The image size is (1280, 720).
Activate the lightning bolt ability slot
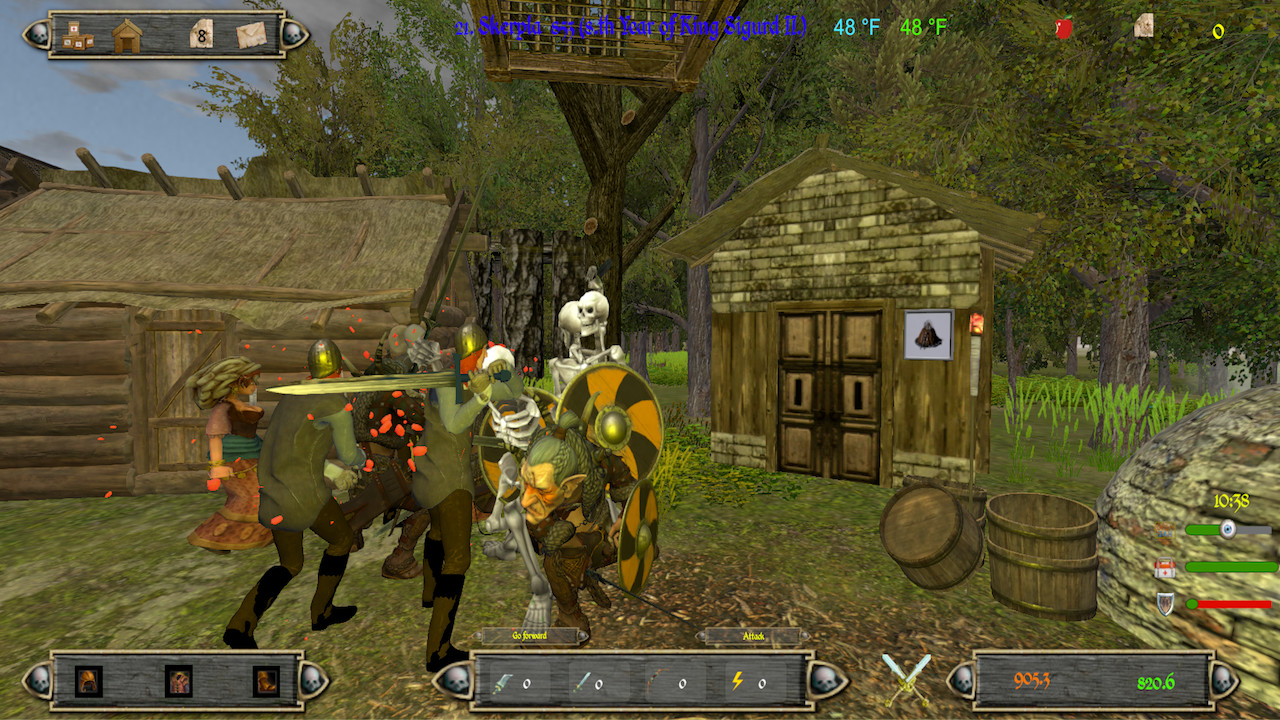pos(738,680)
